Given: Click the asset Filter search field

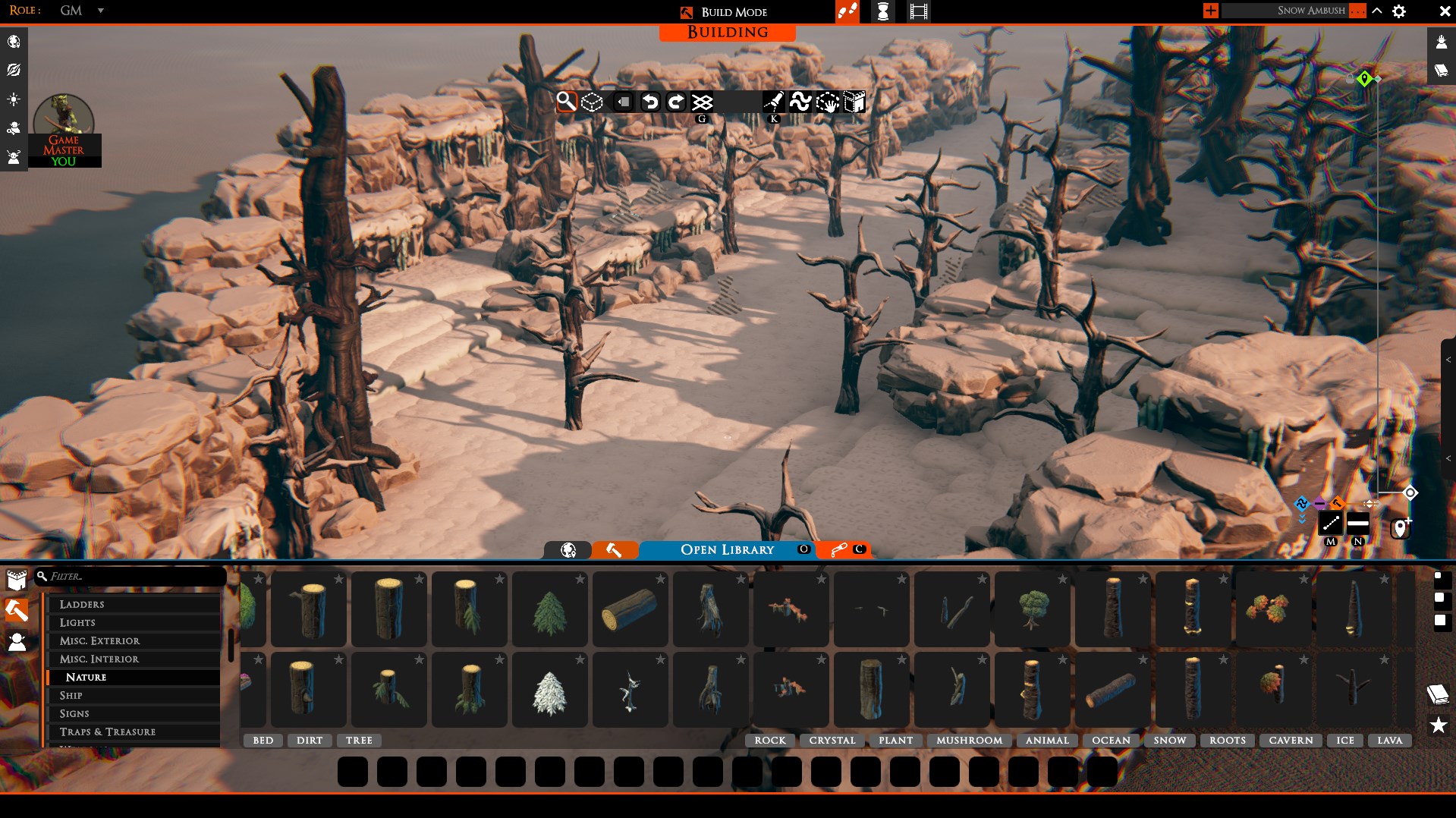Looking at the screenshot, I should [133, 577].
